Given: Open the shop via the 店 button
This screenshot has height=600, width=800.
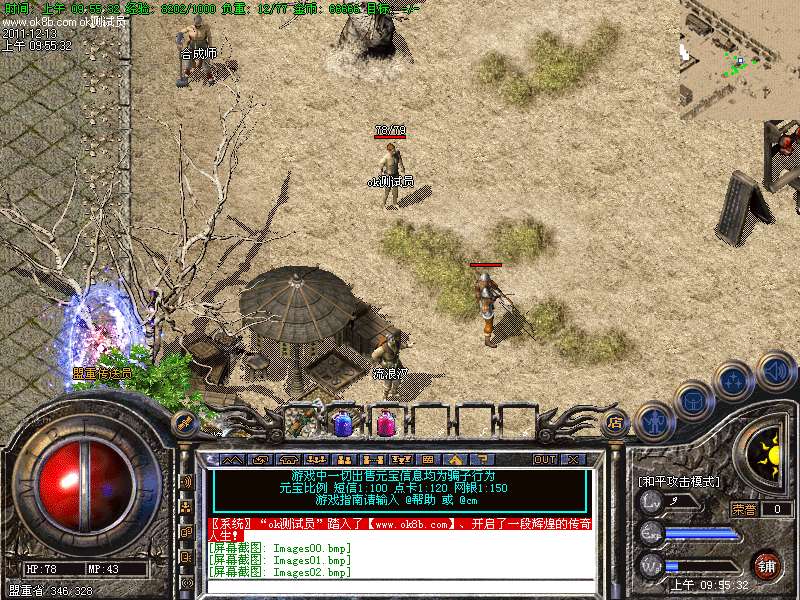Looking at the screenshot, I should tap(617, 423).
